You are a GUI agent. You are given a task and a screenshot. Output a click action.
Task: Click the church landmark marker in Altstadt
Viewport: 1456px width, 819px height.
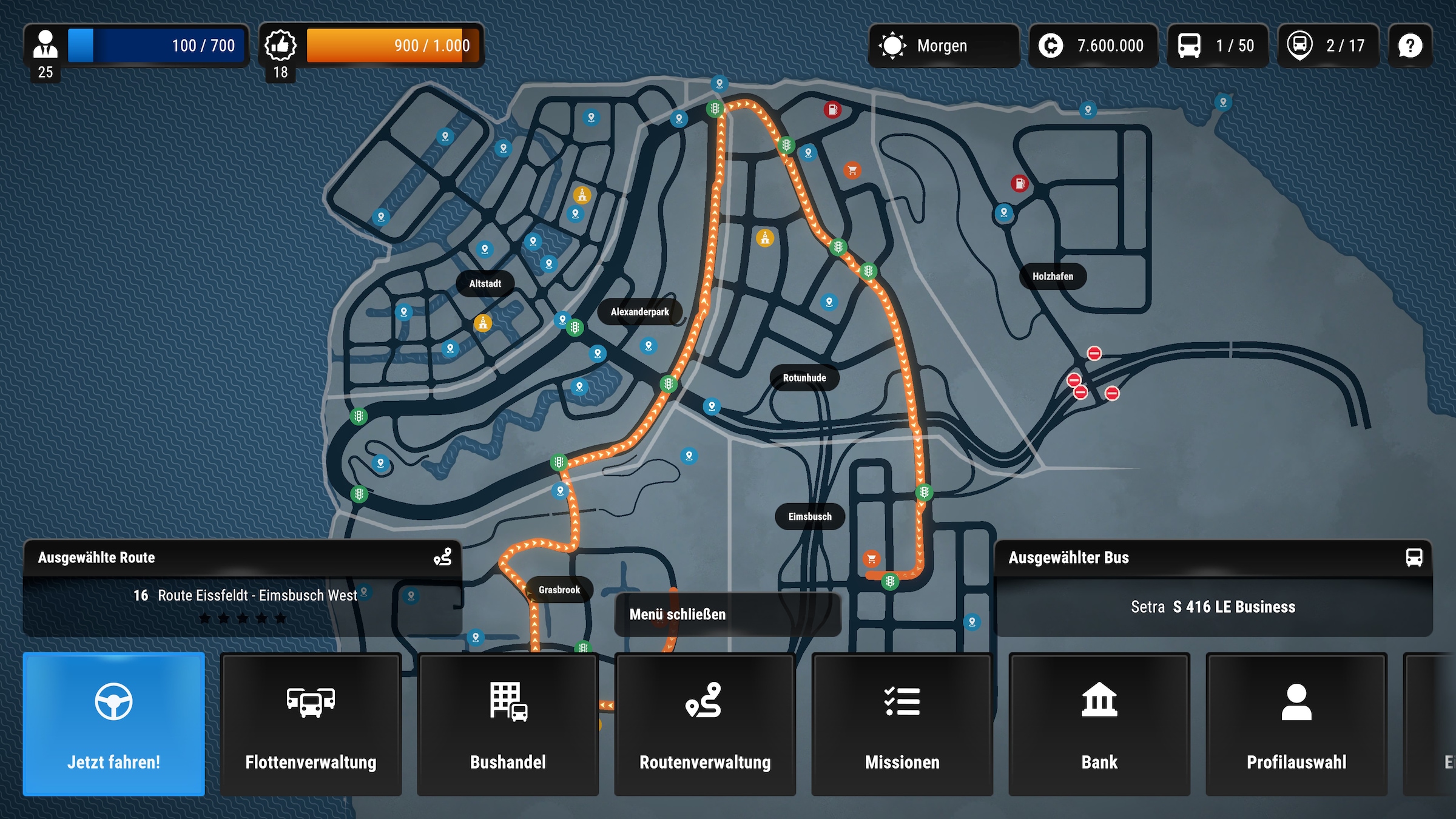483,323
